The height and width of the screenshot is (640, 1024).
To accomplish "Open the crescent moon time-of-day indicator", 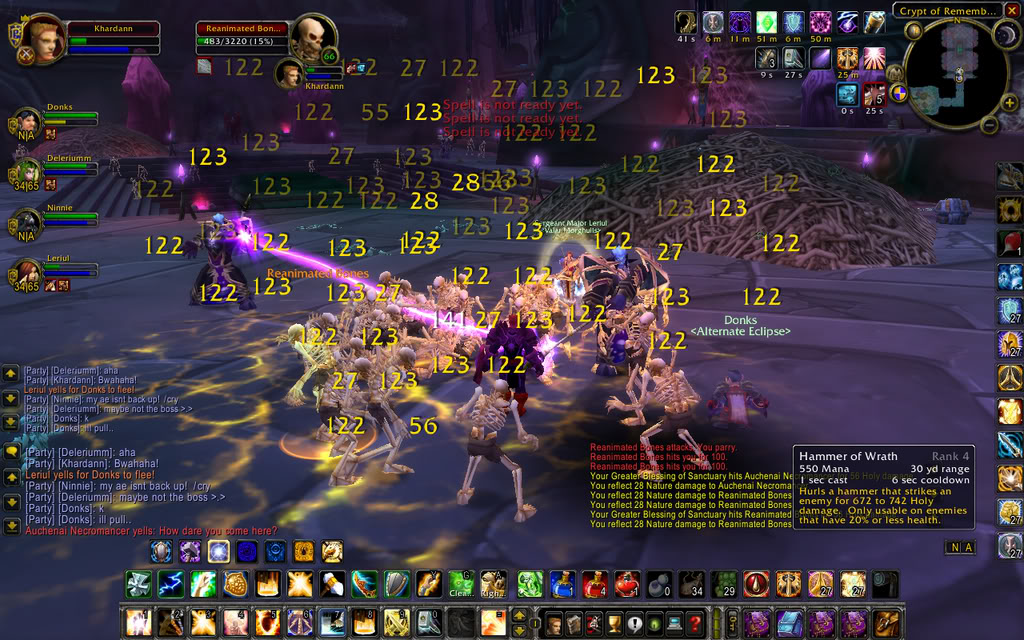I will pyautogui.click(x=1005, y=36).
